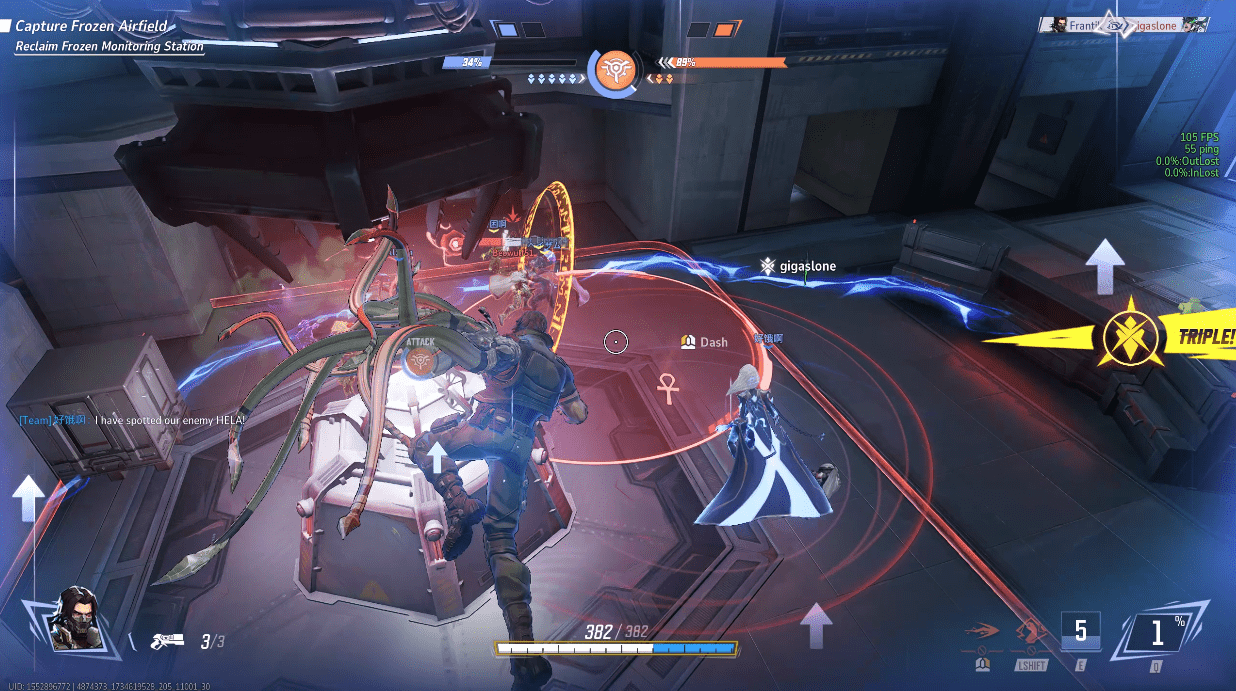Viewport: 1236px width, 691px height.
Task: Open the team chat message about HELA
Action: (x=130, y=421)
